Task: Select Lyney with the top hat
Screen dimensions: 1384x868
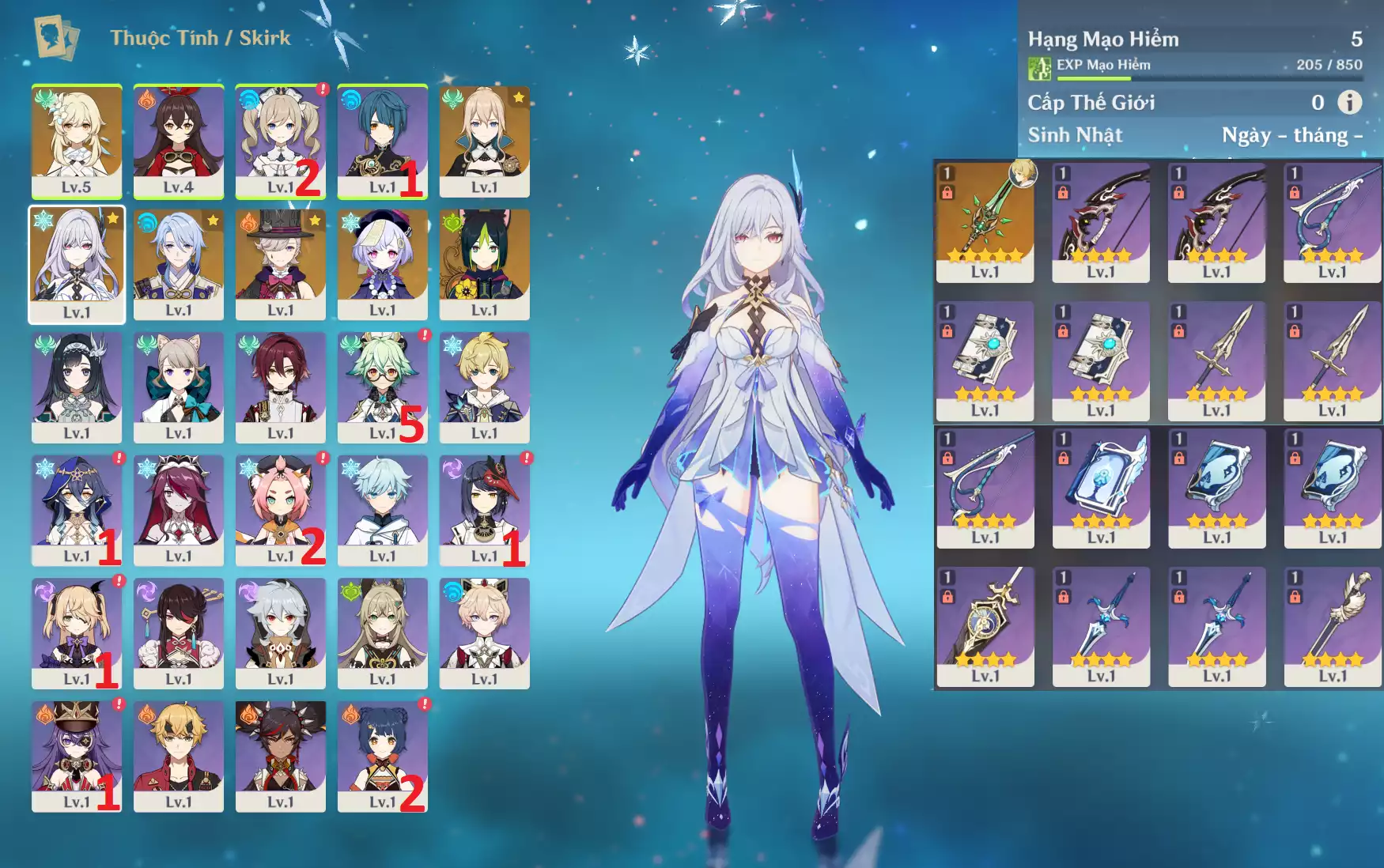Action: (x=280, y=264)
